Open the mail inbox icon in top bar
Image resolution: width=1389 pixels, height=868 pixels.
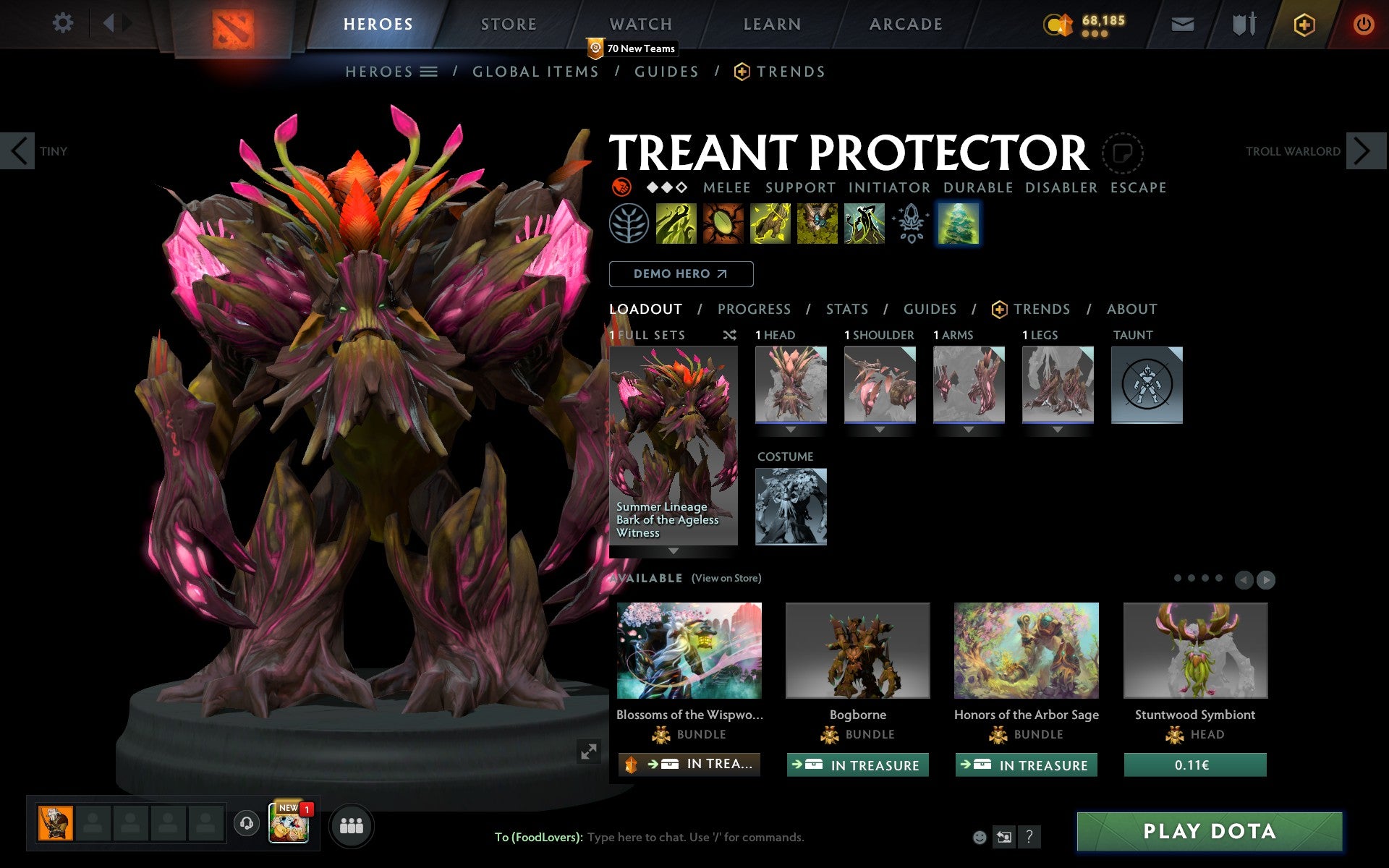click(1181, 23)
